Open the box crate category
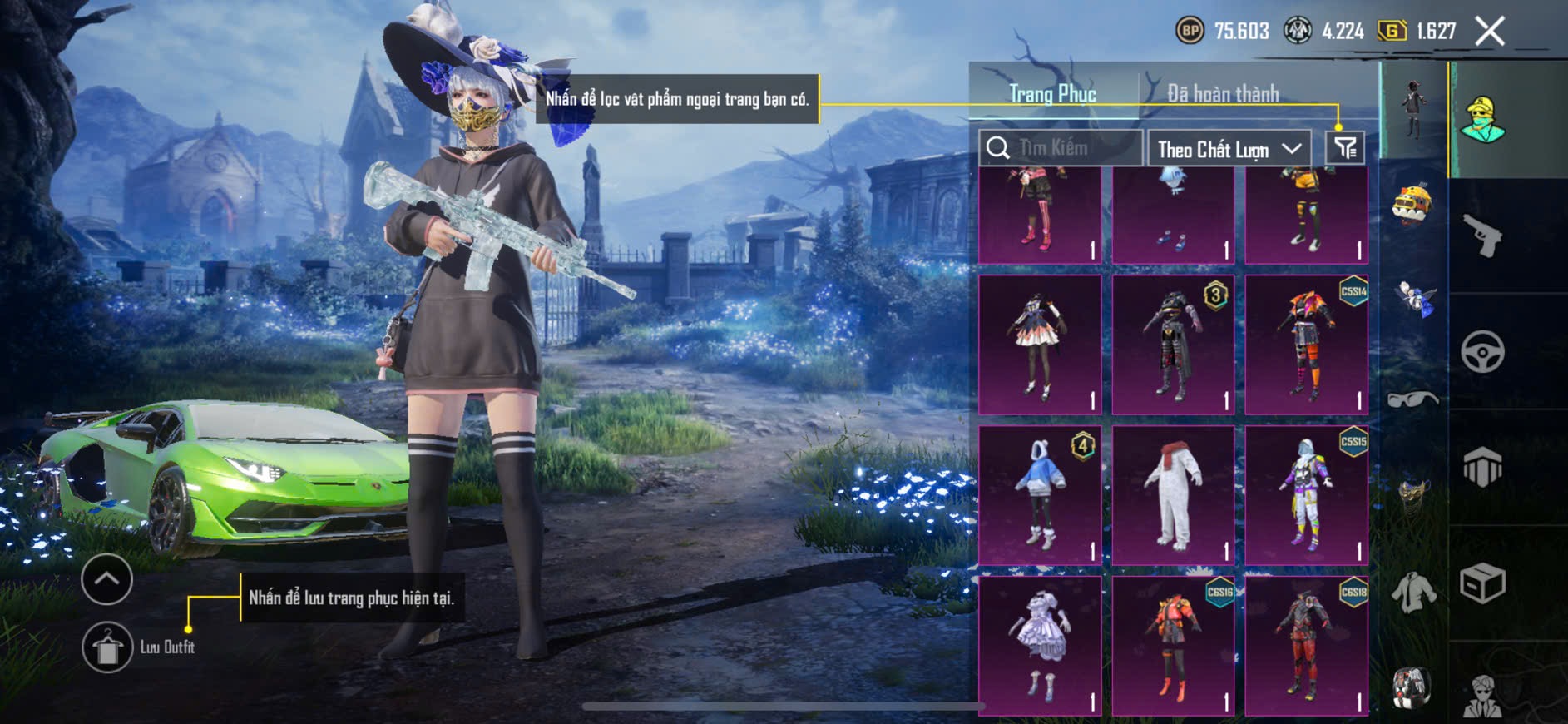Screen dimensions: 1568x724 tap(1482, 583)
